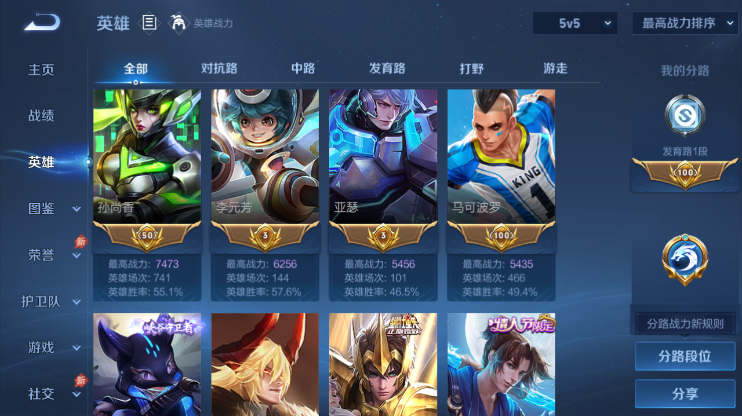
Task: Click the 分享 share button
Action: pyautogui.click(x=685, y=393)
